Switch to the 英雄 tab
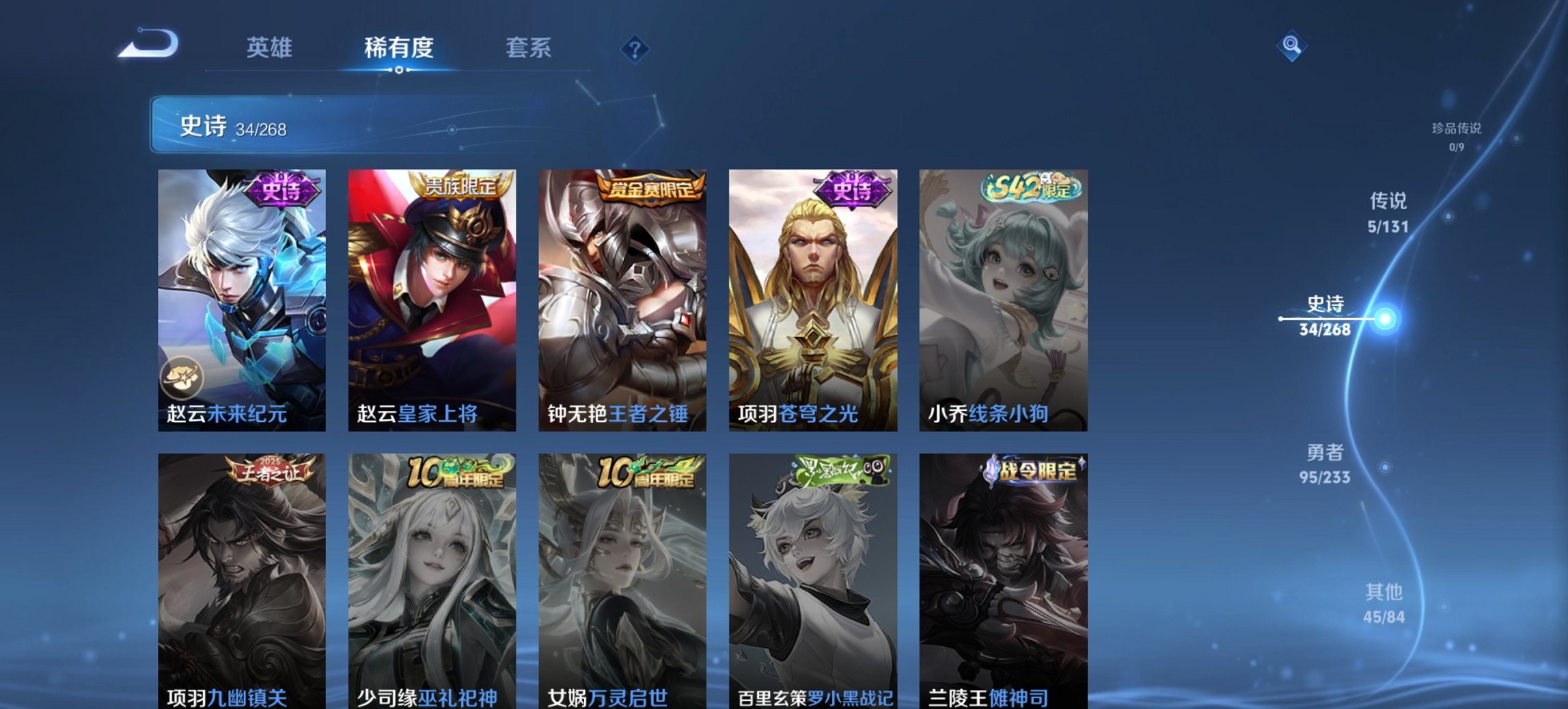Viewport: 1568px width, 709px height. point(271,48)
